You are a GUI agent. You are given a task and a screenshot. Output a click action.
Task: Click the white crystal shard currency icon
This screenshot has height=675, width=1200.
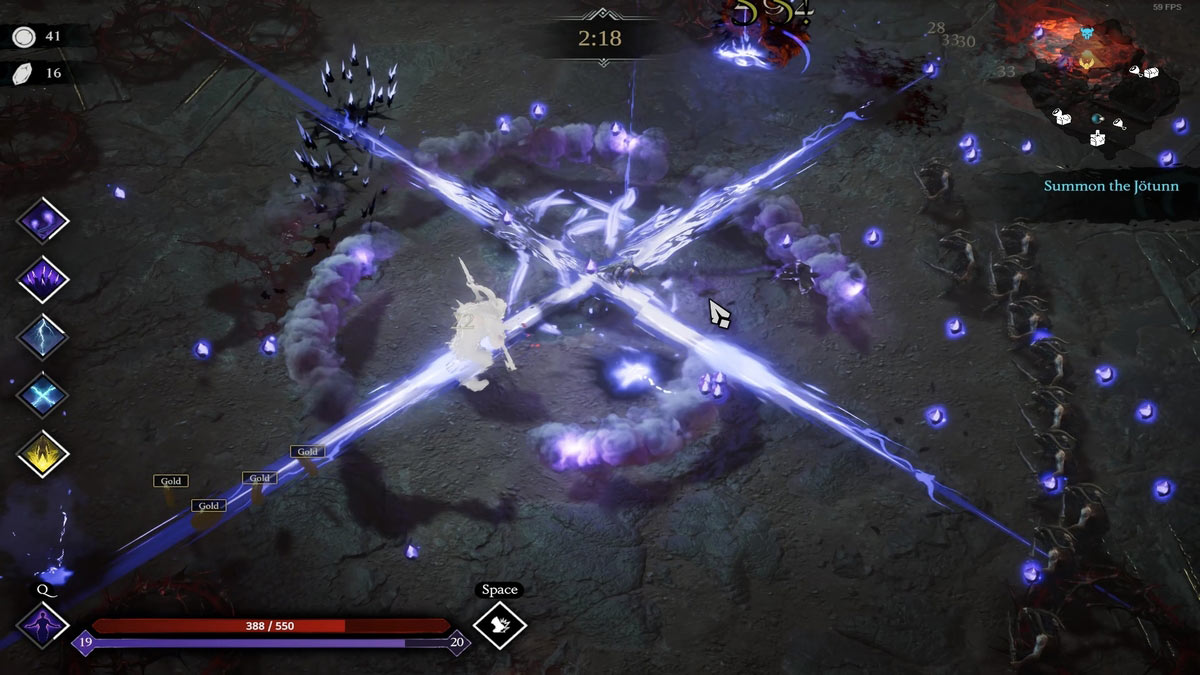click(x=24, y=73)
